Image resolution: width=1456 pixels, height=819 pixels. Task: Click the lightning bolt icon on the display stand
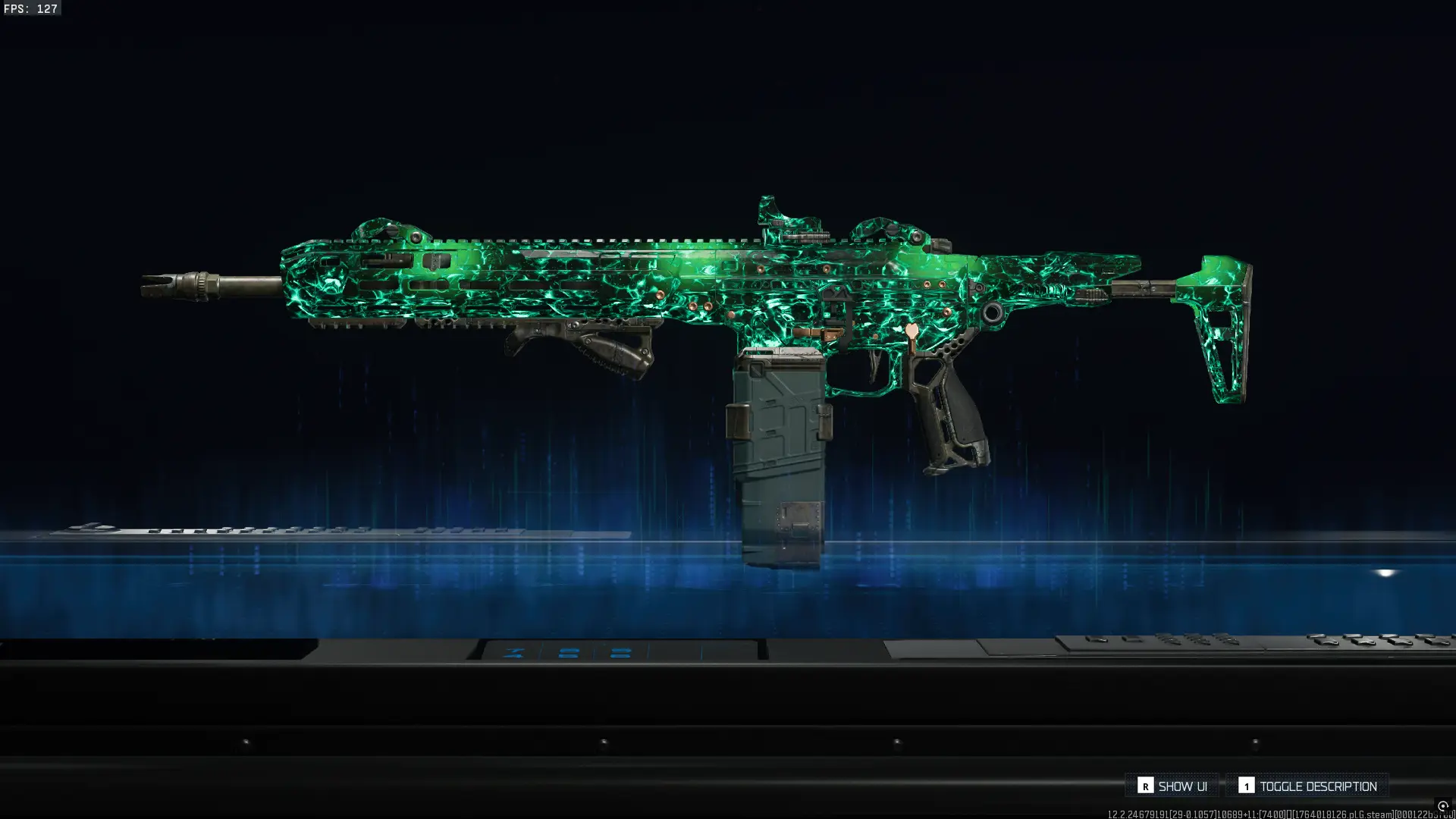point(513,652)
